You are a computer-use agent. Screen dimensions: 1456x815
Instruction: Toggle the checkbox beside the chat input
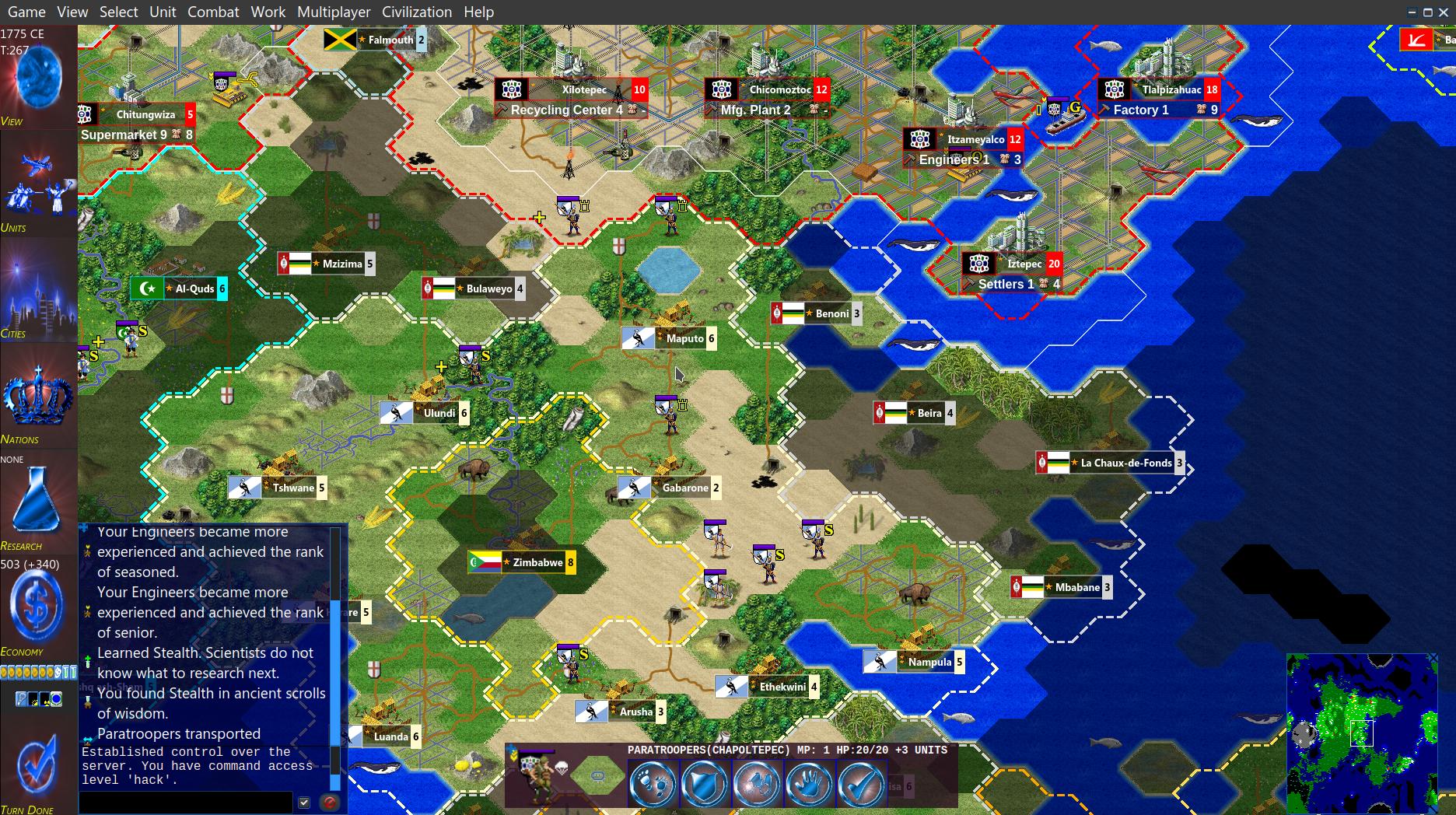pyautogui.click(x=304, y=802)
